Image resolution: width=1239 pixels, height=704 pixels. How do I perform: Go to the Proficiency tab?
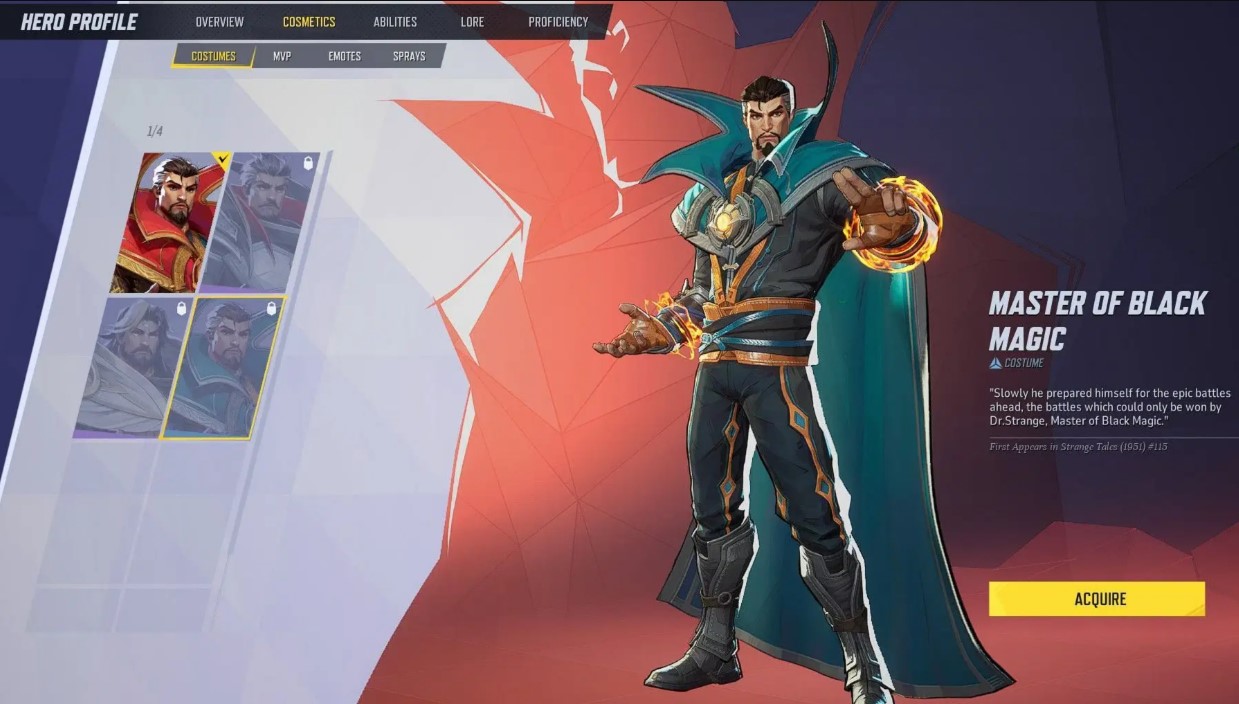558,22
